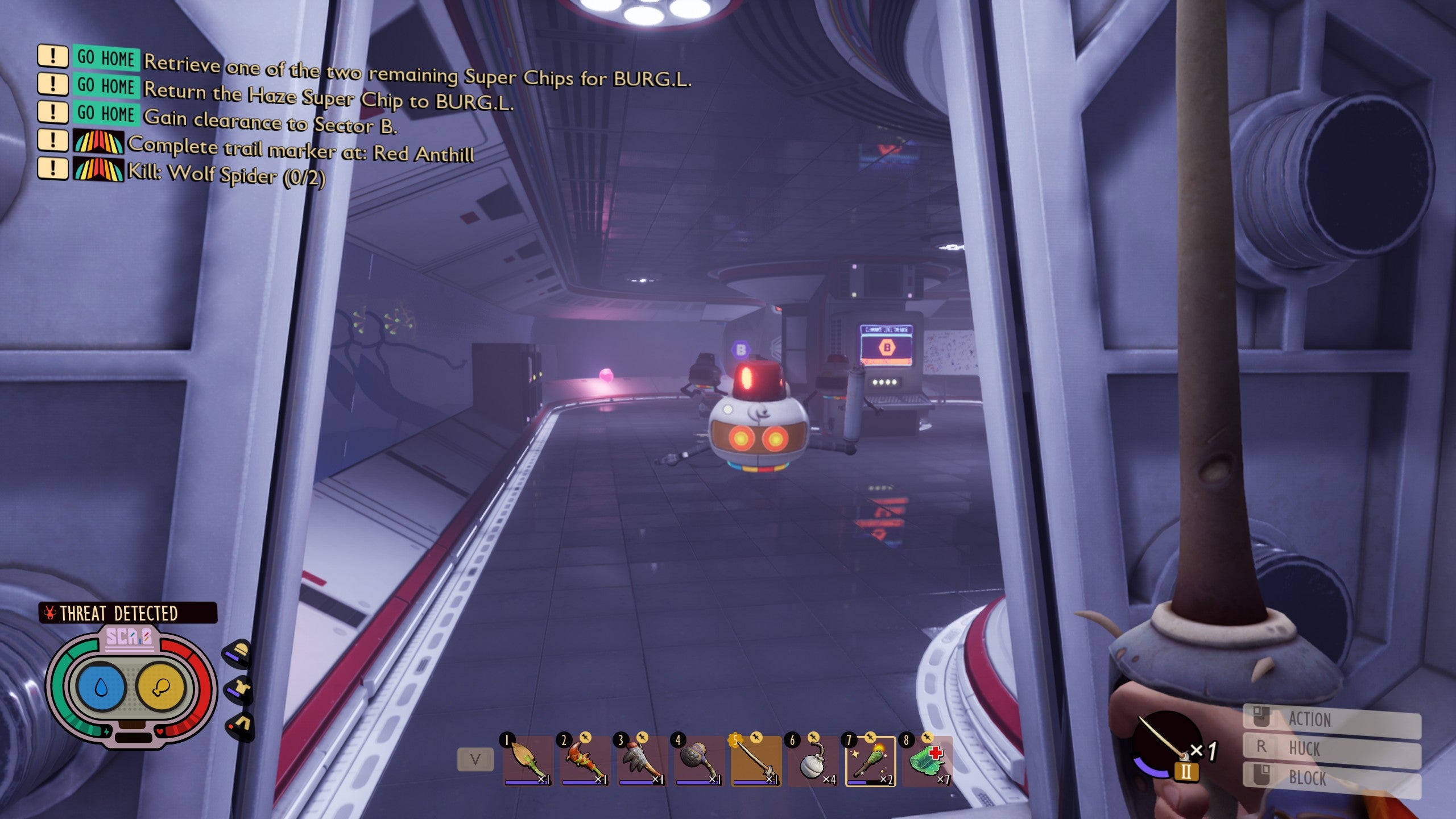Equip the red spiked club in slot 2

click(585, 761)
